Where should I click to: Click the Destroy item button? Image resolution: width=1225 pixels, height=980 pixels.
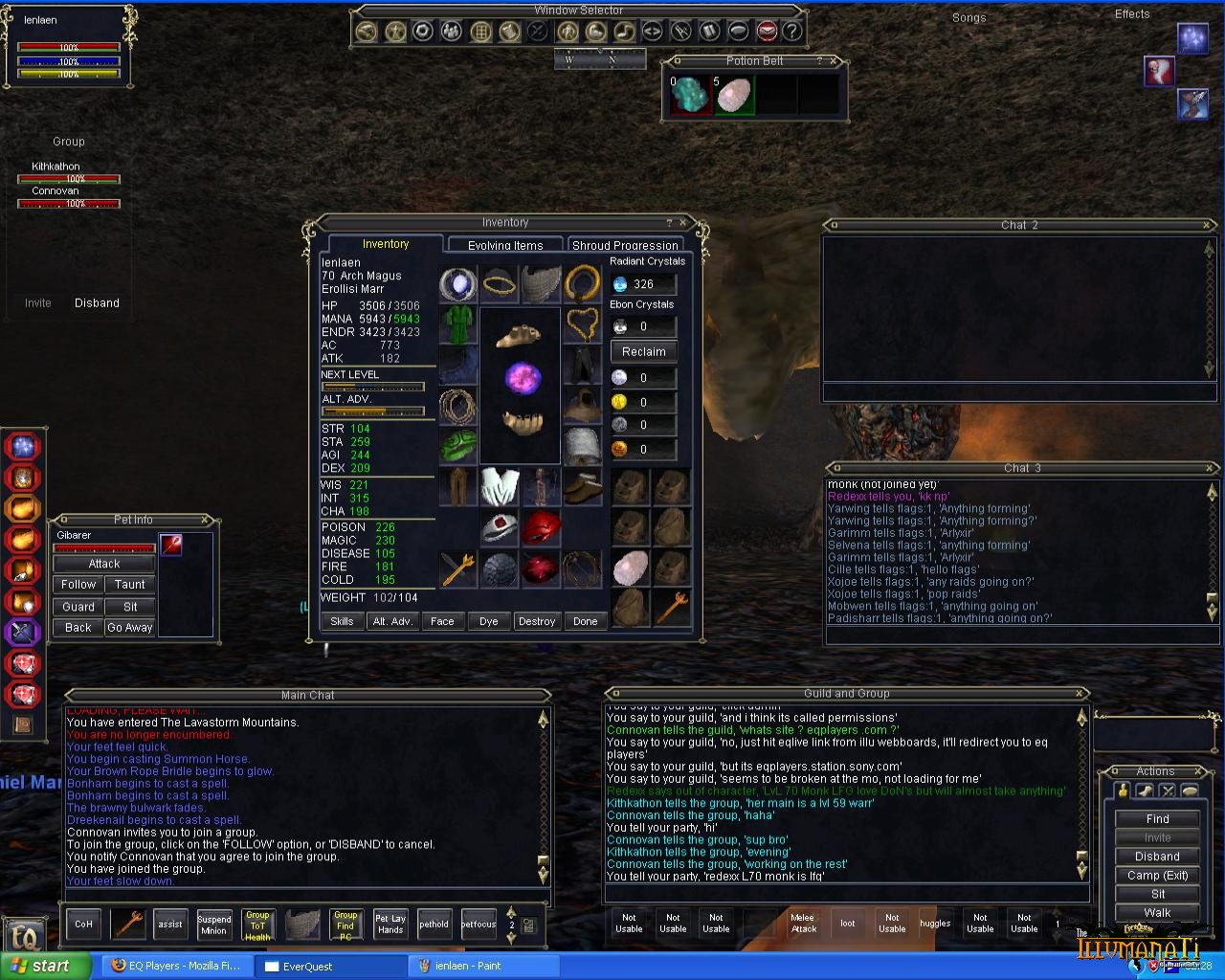coord(536,621)
